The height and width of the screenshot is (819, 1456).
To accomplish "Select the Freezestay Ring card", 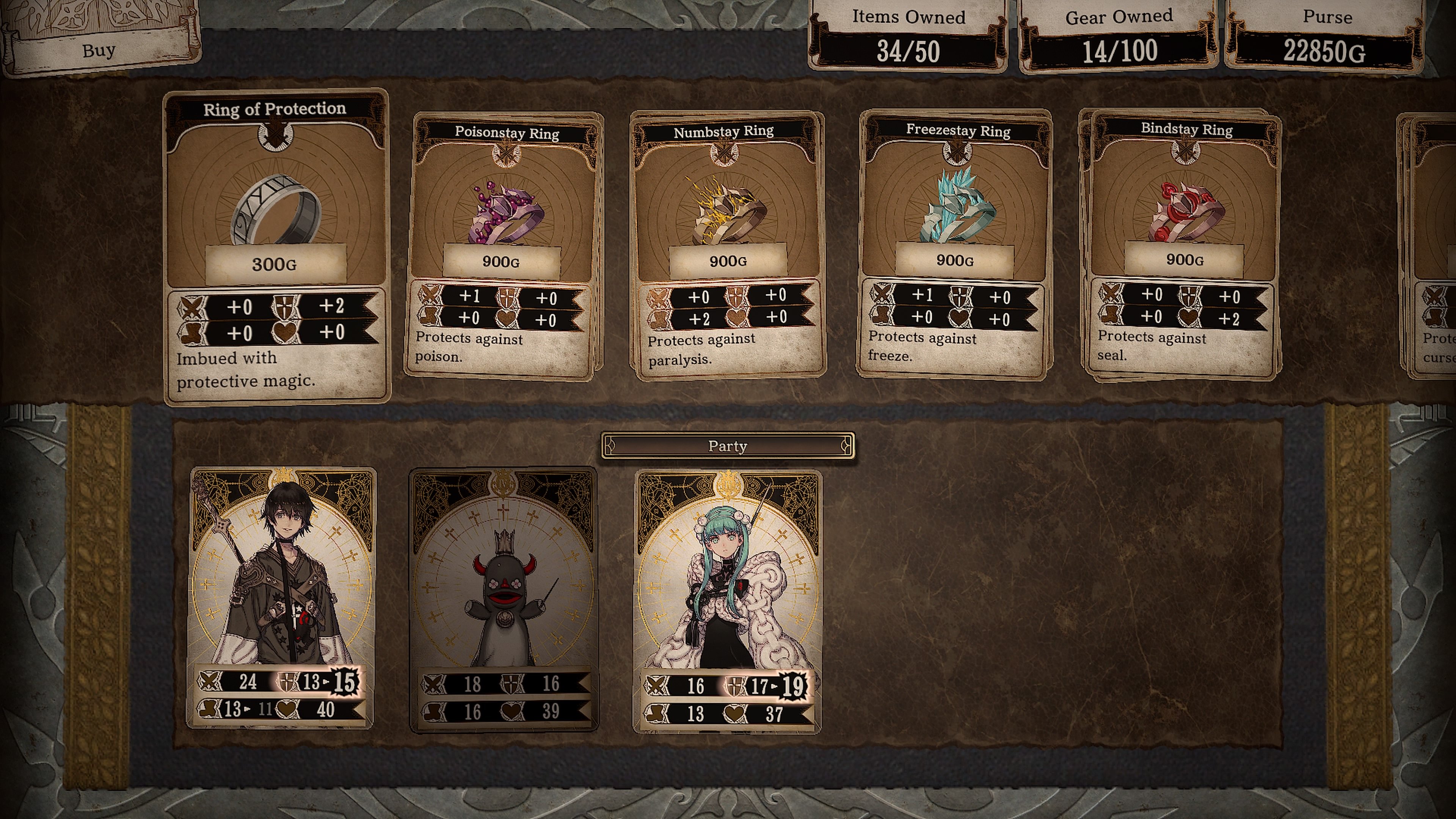I will tap(955, 243).
